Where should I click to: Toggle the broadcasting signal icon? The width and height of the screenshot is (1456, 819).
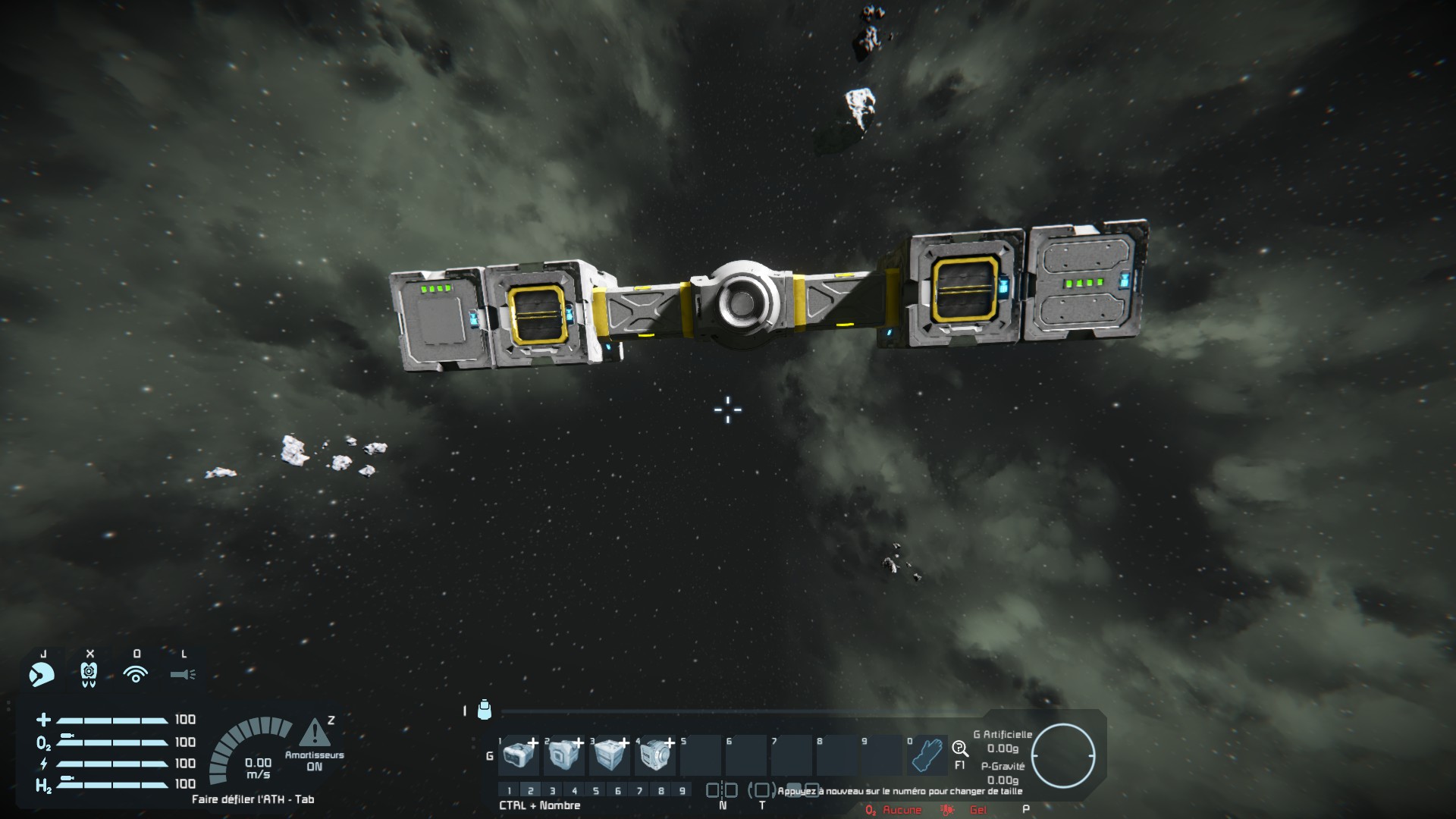coord(136,673)
